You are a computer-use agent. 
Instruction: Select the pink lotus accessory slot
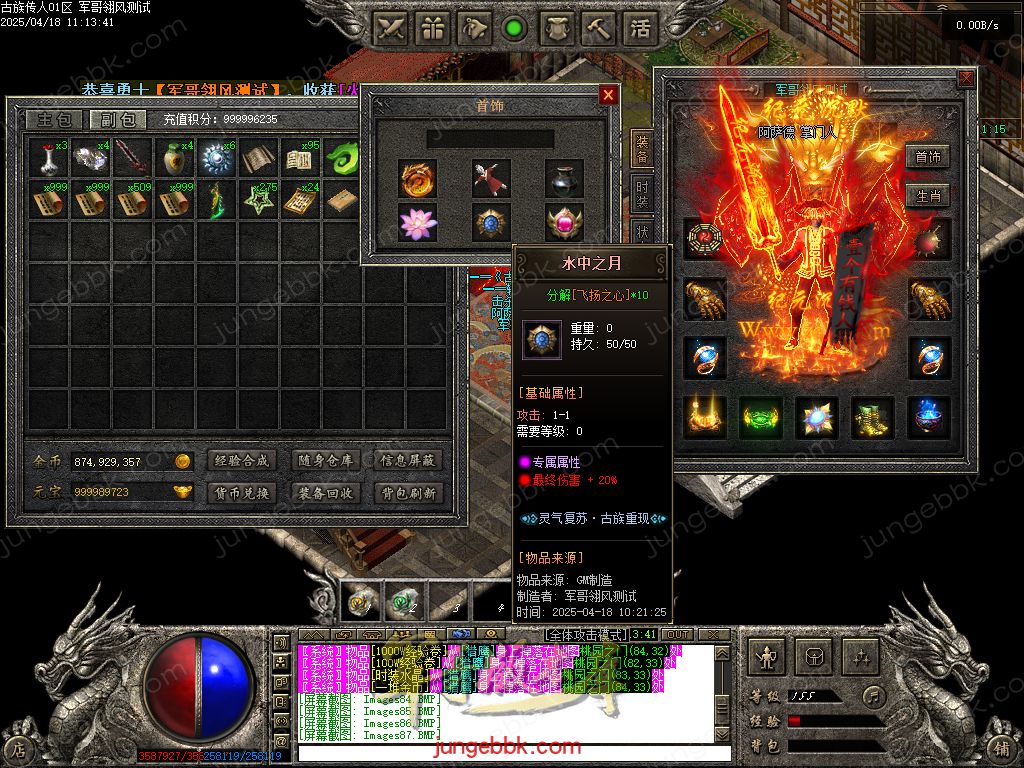[418, 222]
